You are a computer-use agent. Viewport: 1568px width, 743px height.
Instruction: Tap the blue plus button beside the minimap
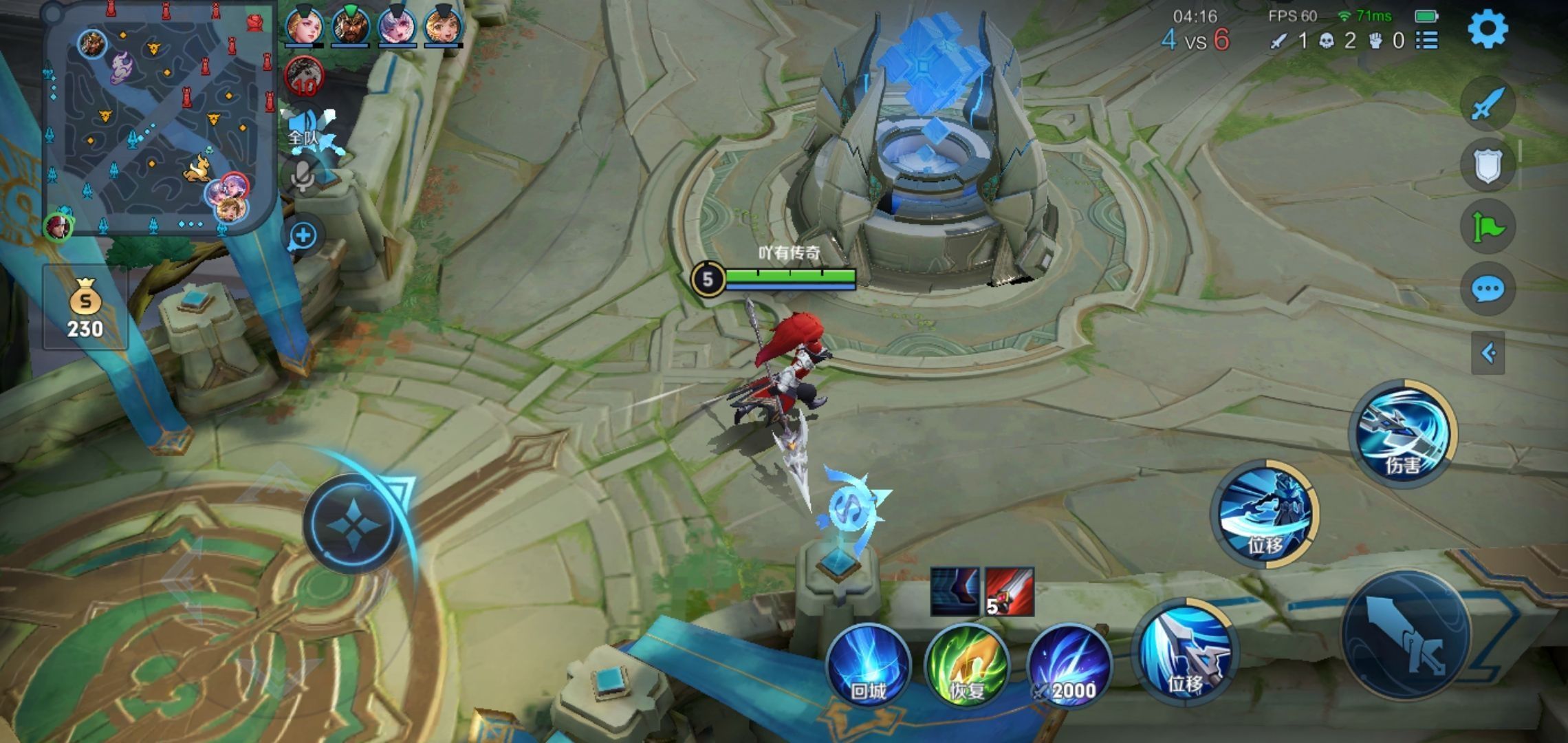tap(303, 236)
